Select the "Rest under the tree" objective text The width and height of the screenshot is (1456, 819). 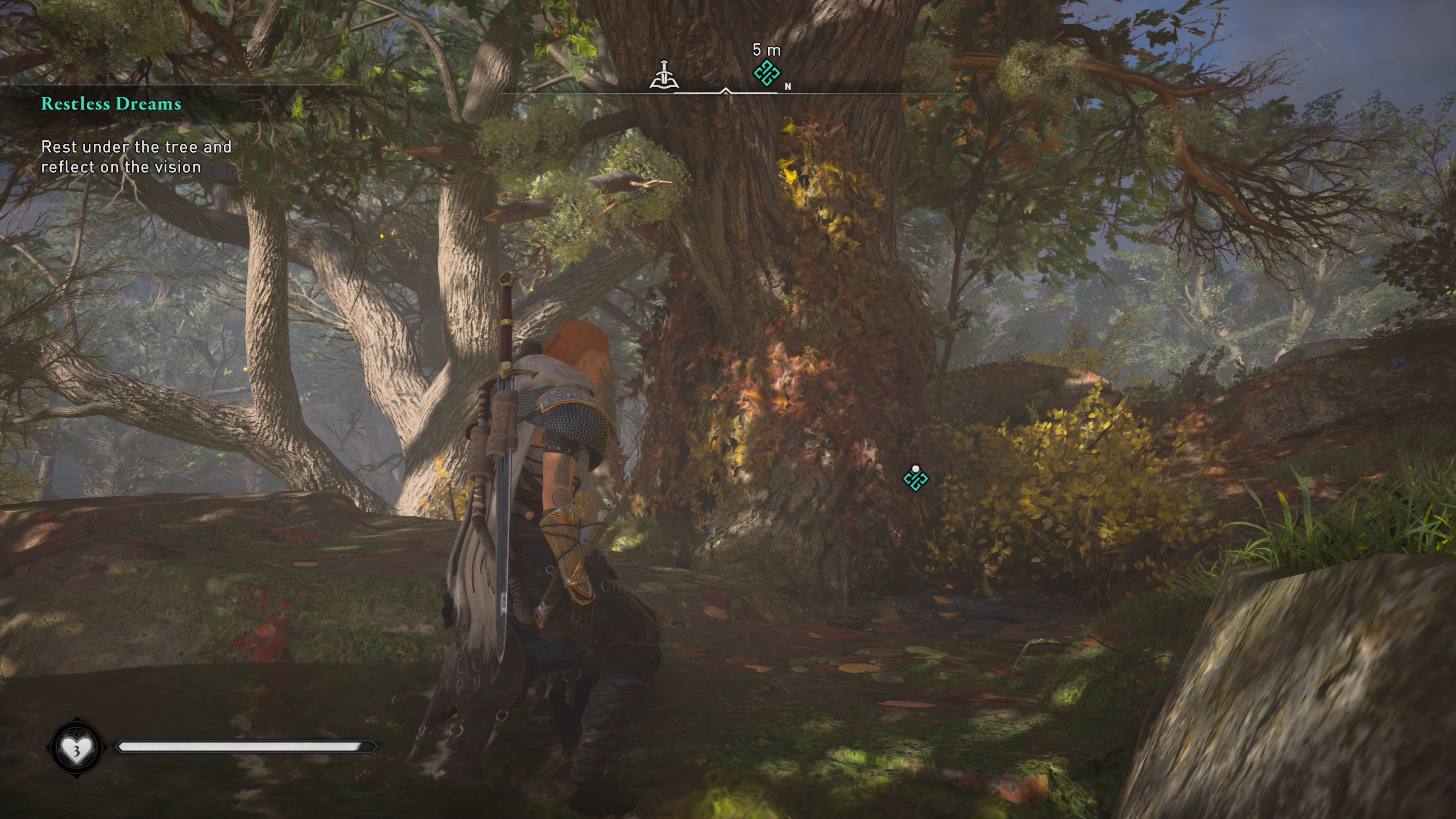(x=136, y=157)
